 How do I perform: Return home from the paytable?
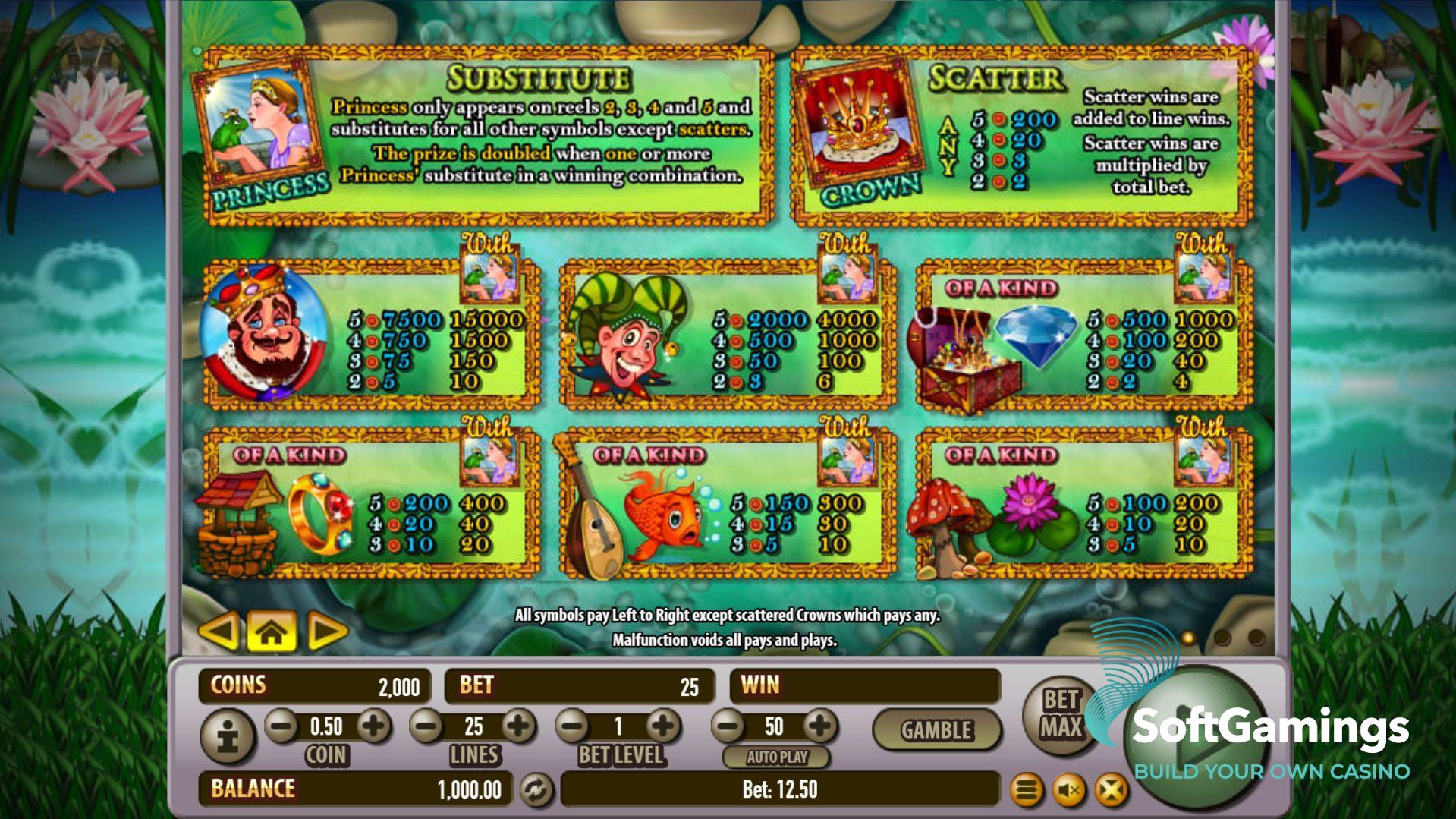pos(272,632)
